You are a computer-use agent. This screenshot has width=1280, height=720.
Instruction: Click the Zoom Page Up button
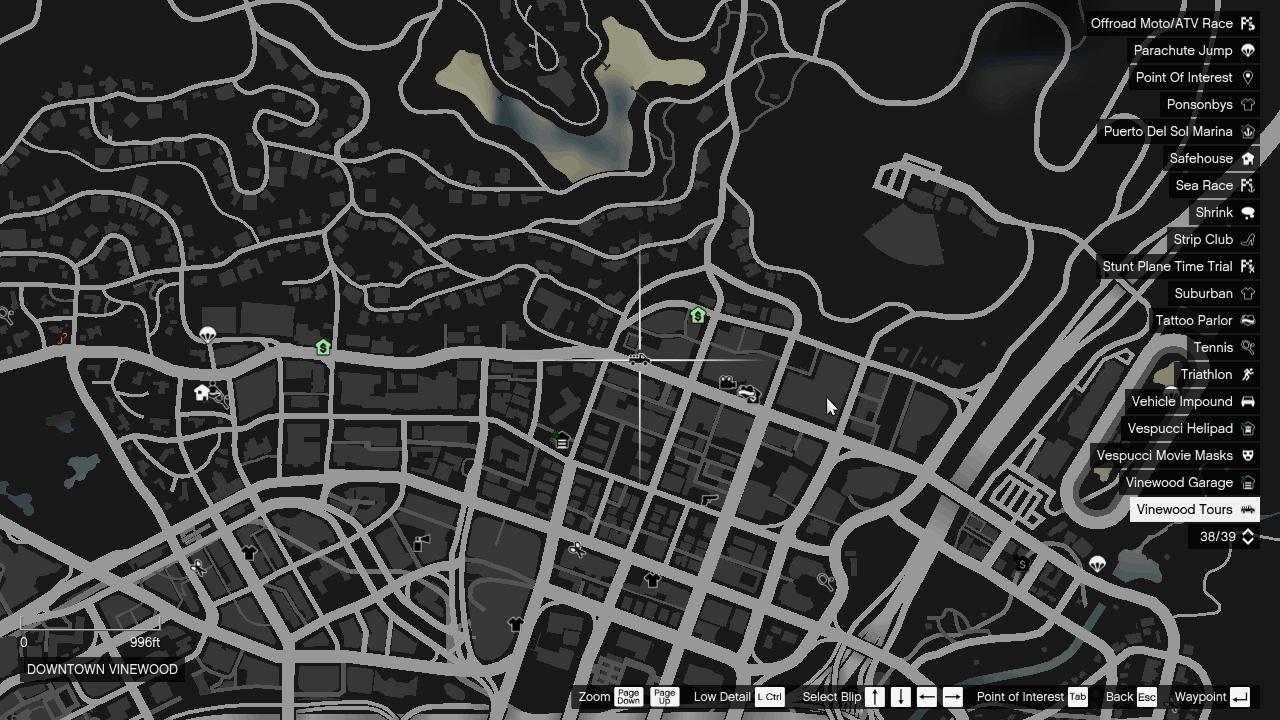(x=663, y=697)
